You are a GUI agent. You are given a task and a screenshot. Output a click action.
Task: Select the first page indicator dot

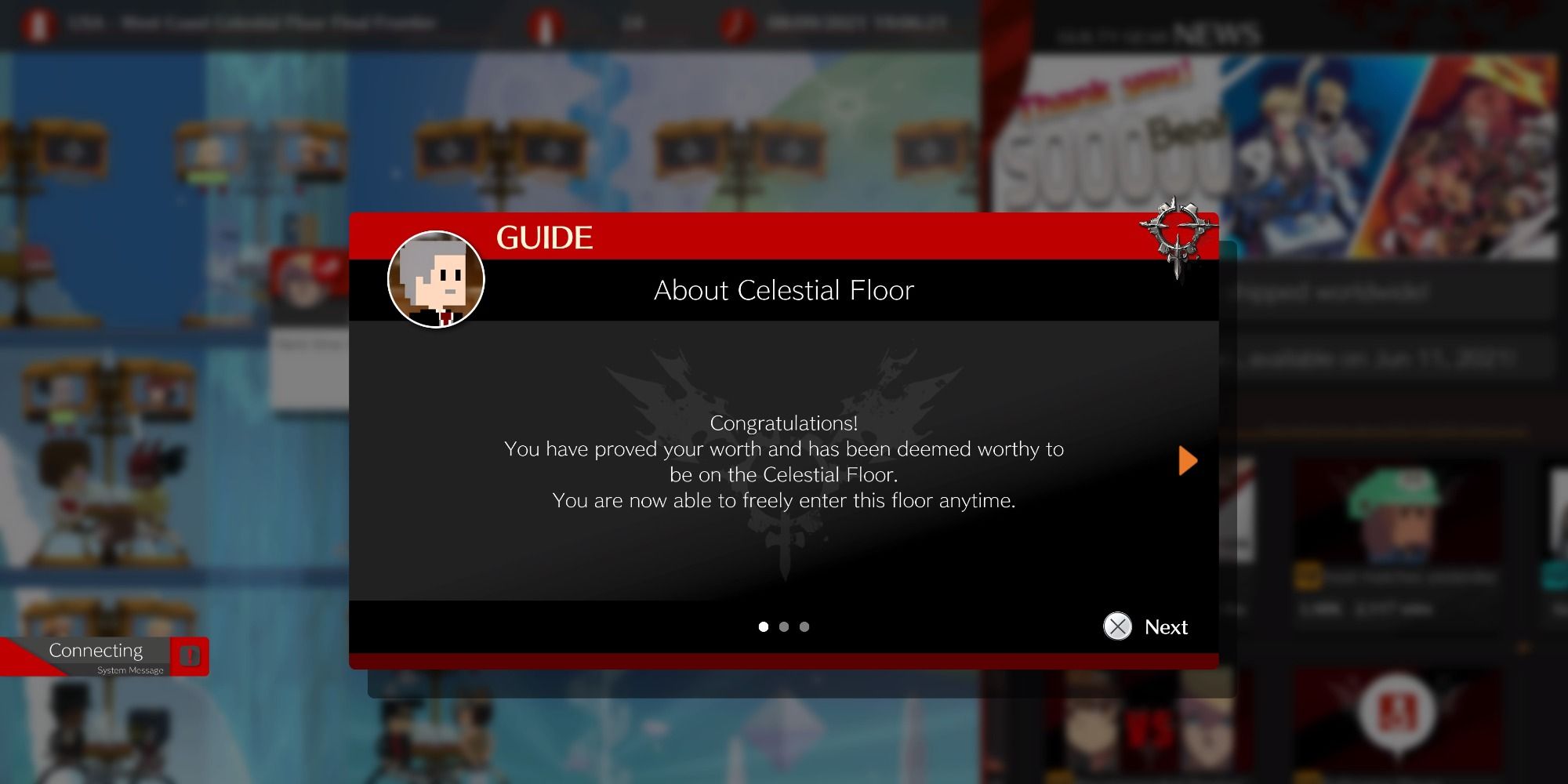[x=763, y=626]
